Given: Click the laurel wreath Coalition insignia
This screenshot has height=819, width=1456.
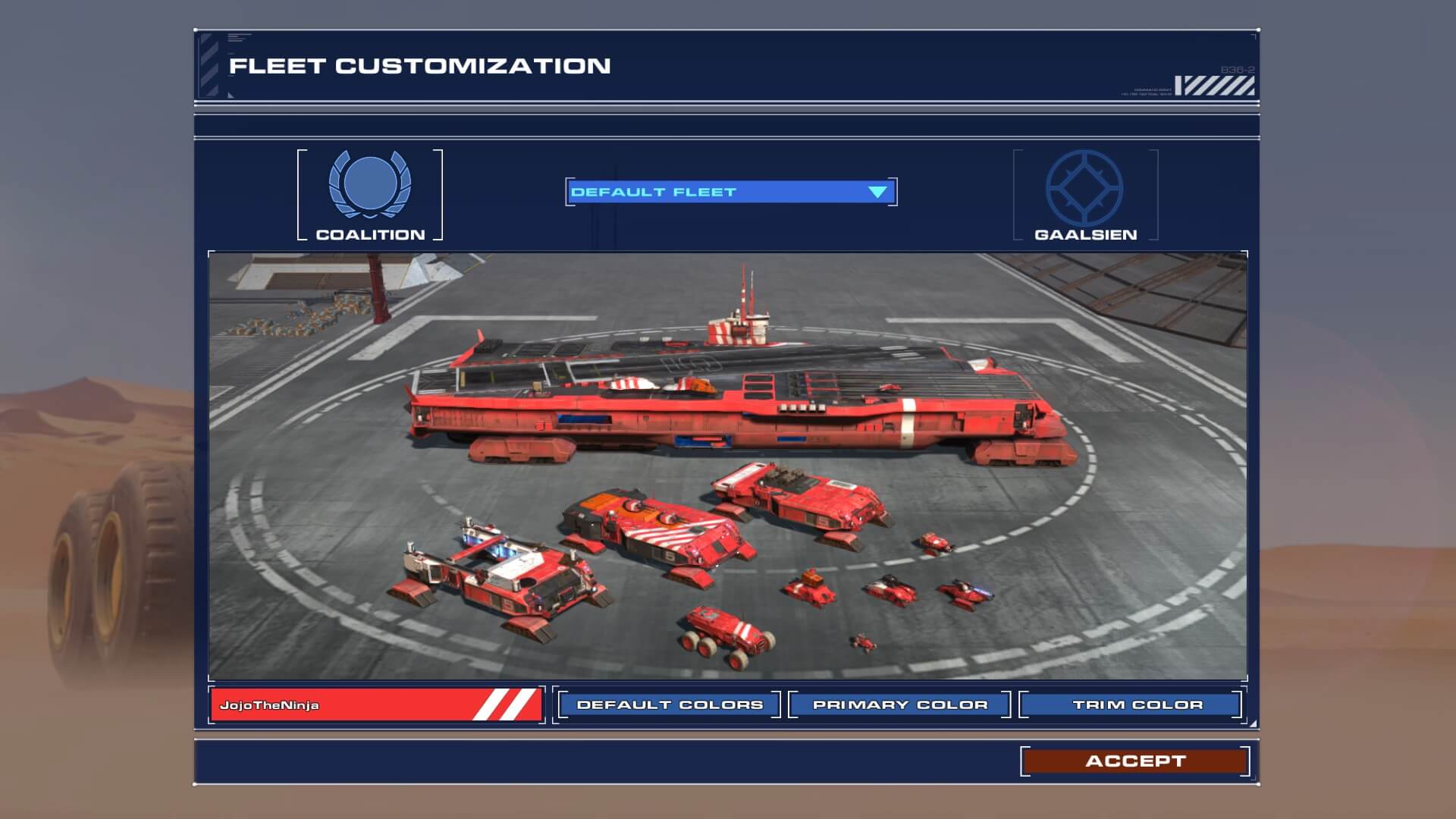Looking at the screenshot, I should pos(369,184).
